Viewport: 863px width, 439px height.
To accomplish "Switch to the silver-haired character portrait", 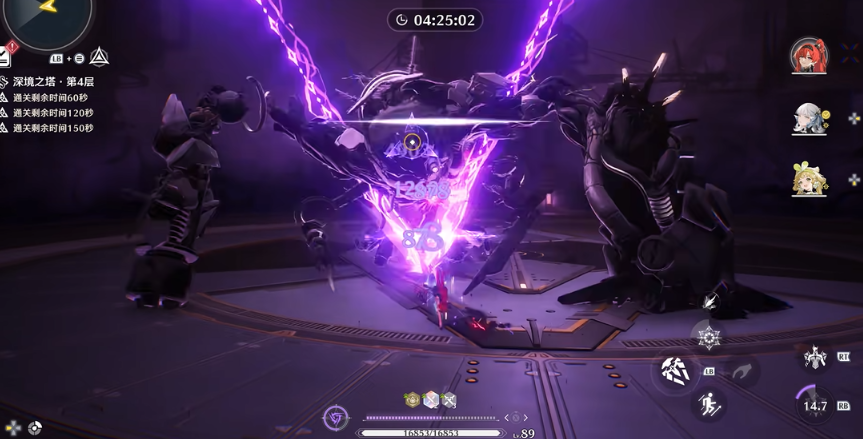I will (808, 117).
